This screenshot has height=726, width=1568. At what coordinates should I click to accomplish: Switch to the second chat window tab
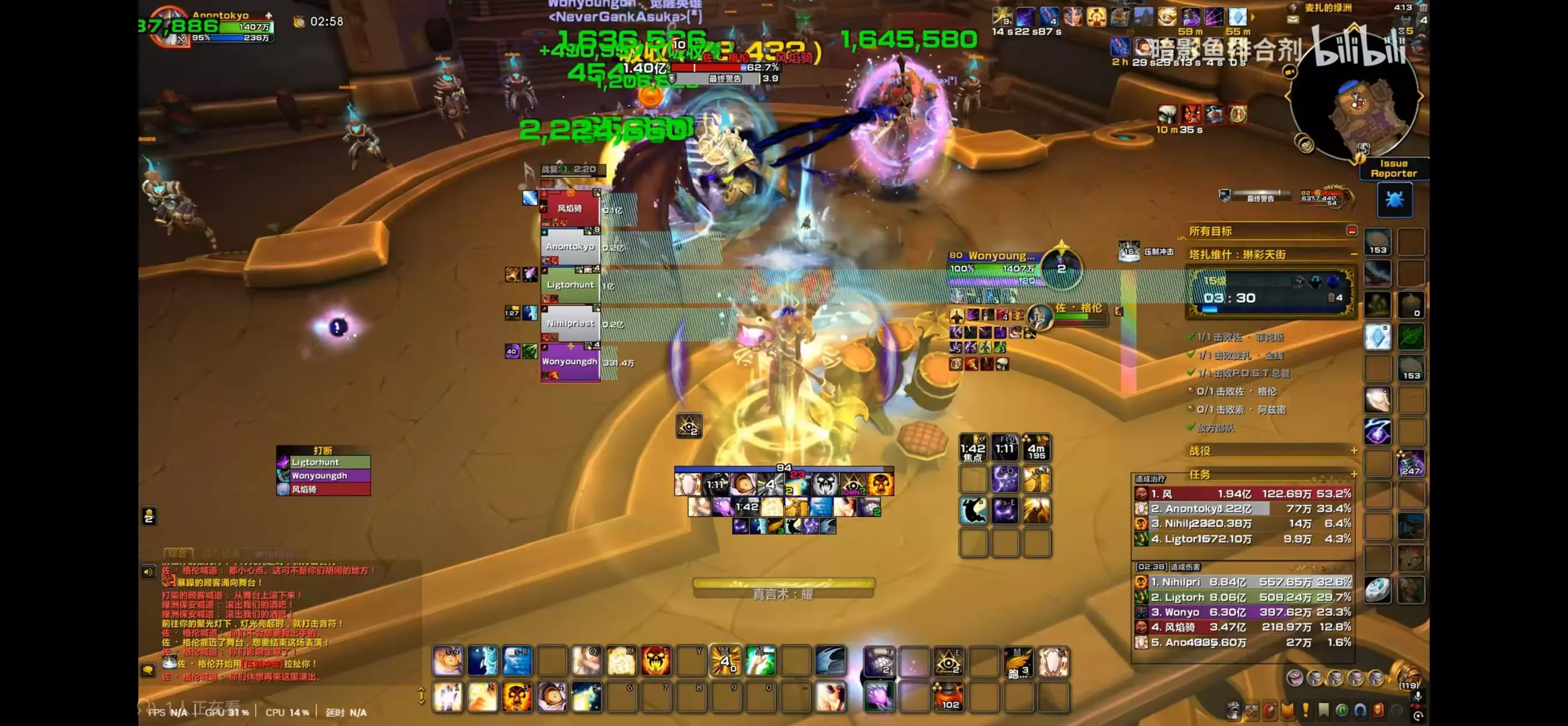221,554
